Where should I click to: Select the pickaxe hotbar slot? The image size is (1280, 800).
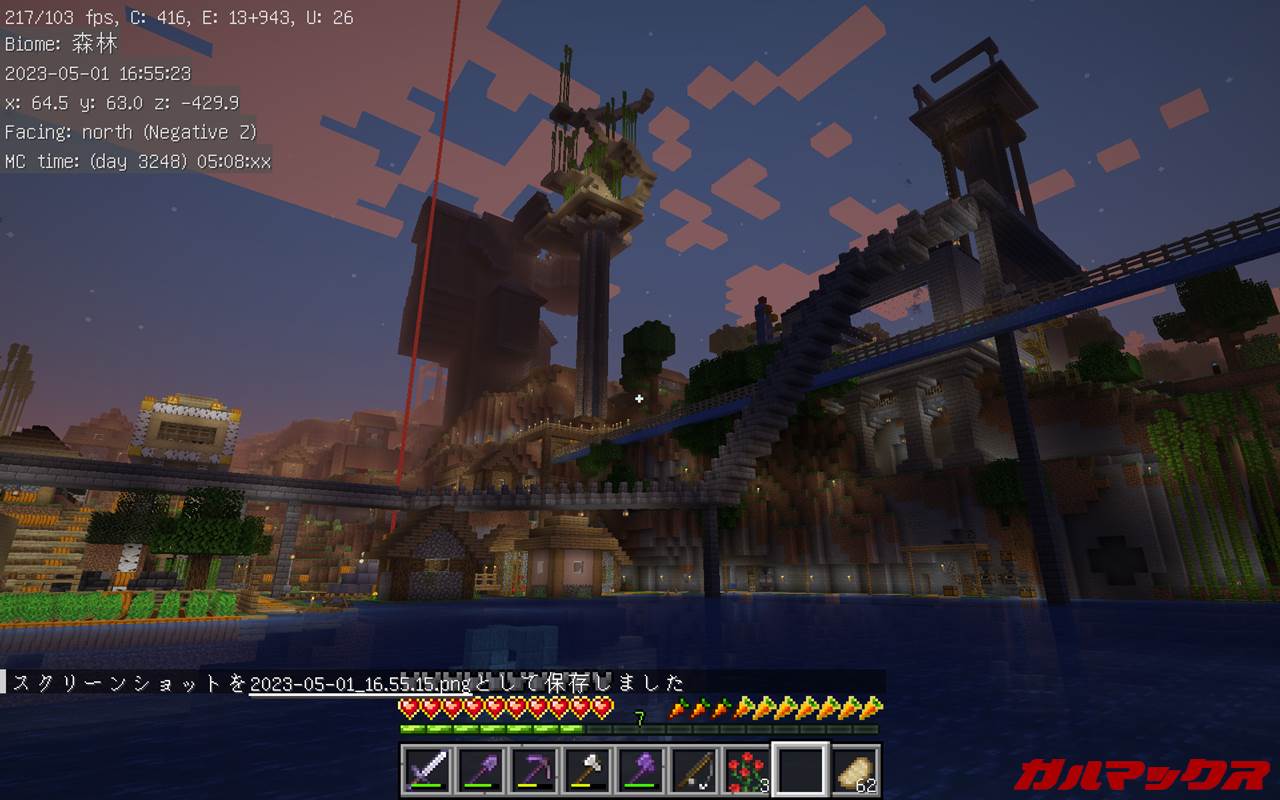click(x=532, y=770)
